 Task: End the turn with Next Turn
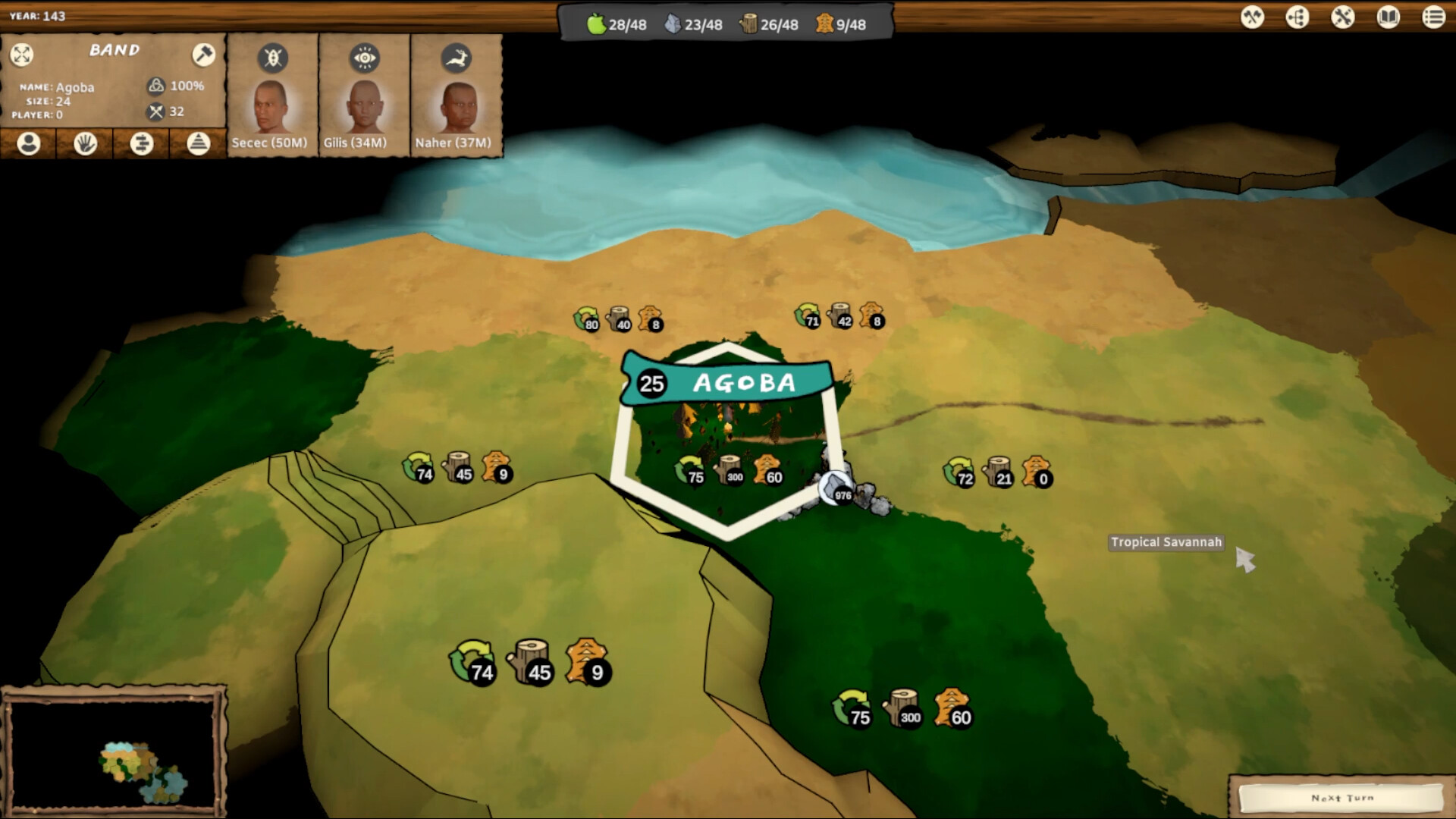[1341, 798]
